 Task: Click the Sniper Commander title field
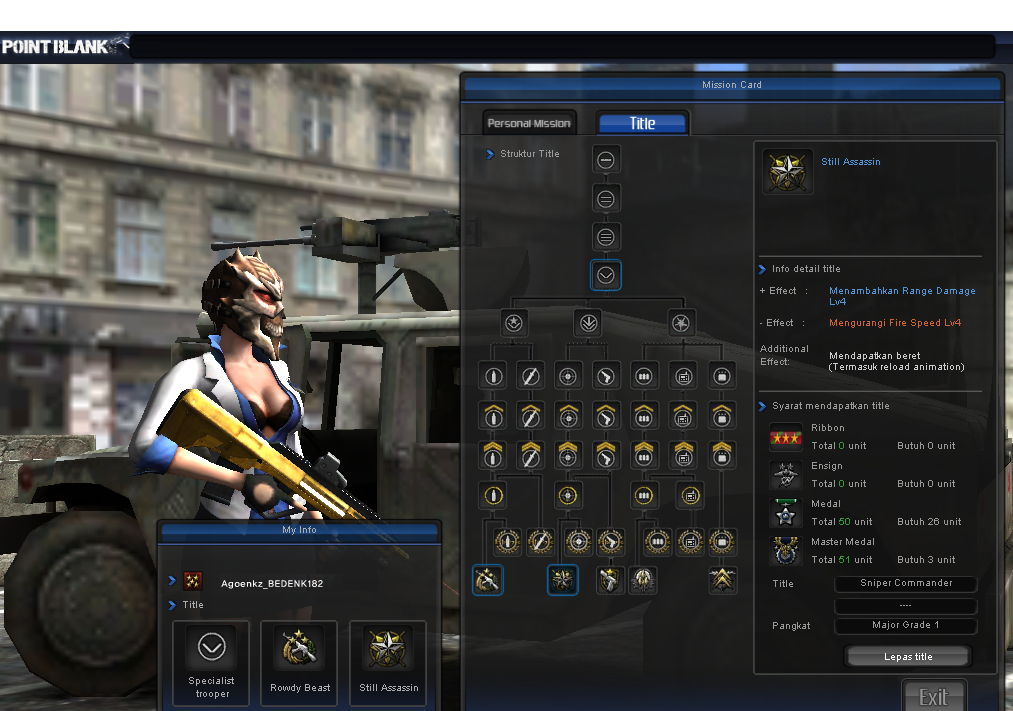tap(906, 583)
